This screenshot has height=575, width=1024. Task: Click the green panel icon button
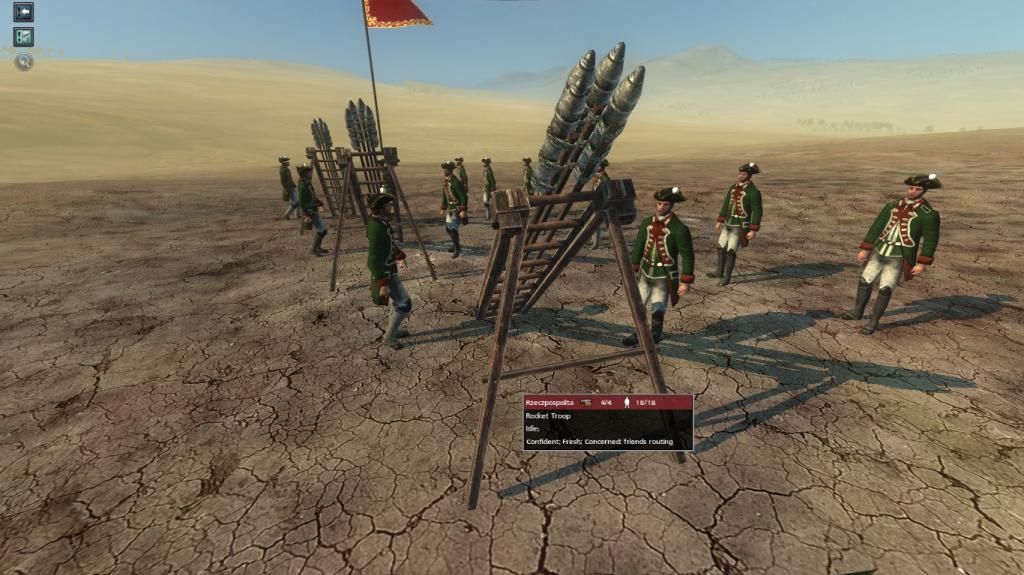click(23, 37)
